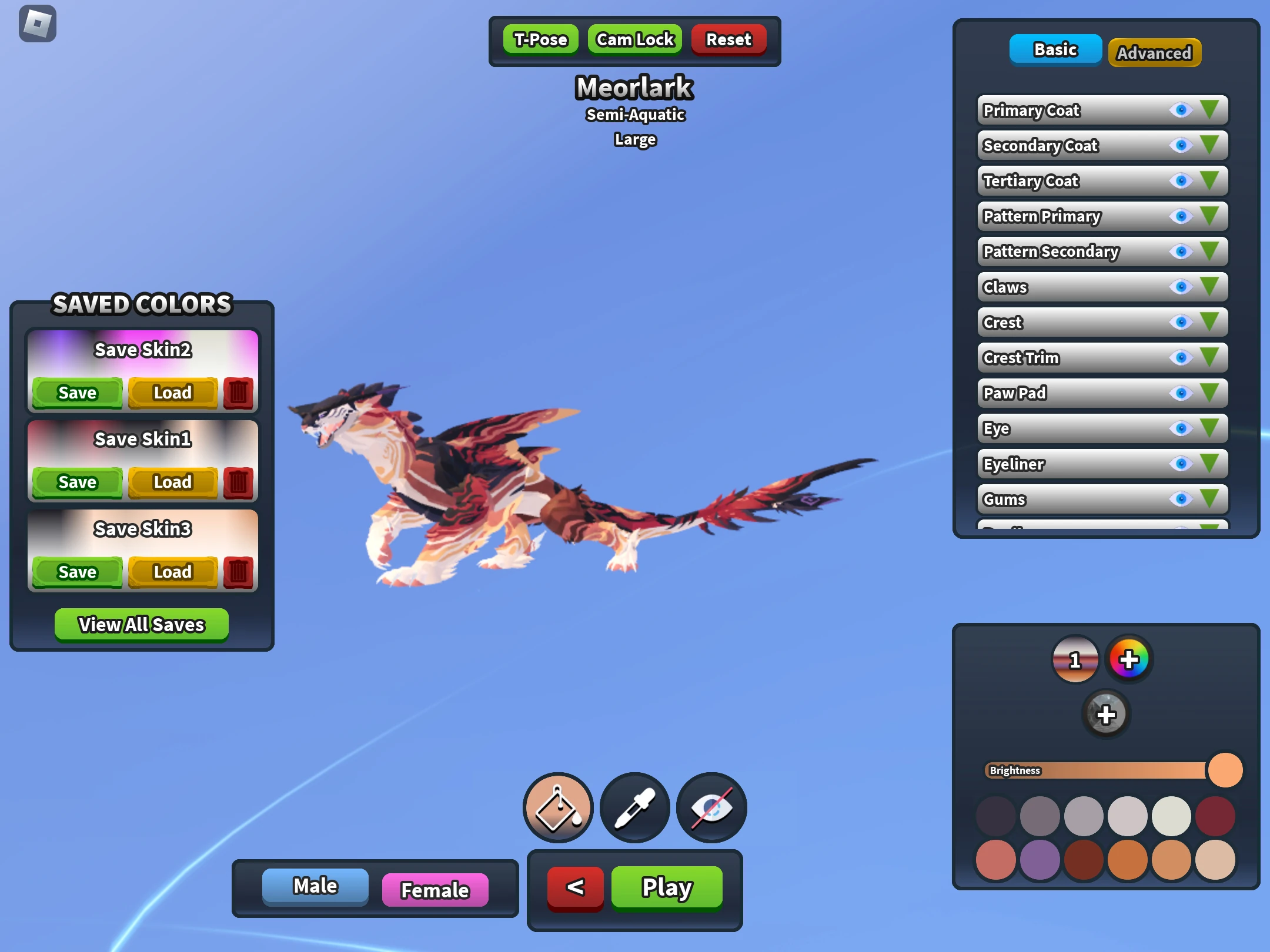Click View All Saves
The image size is (1270, 952).
click(141, 624)
